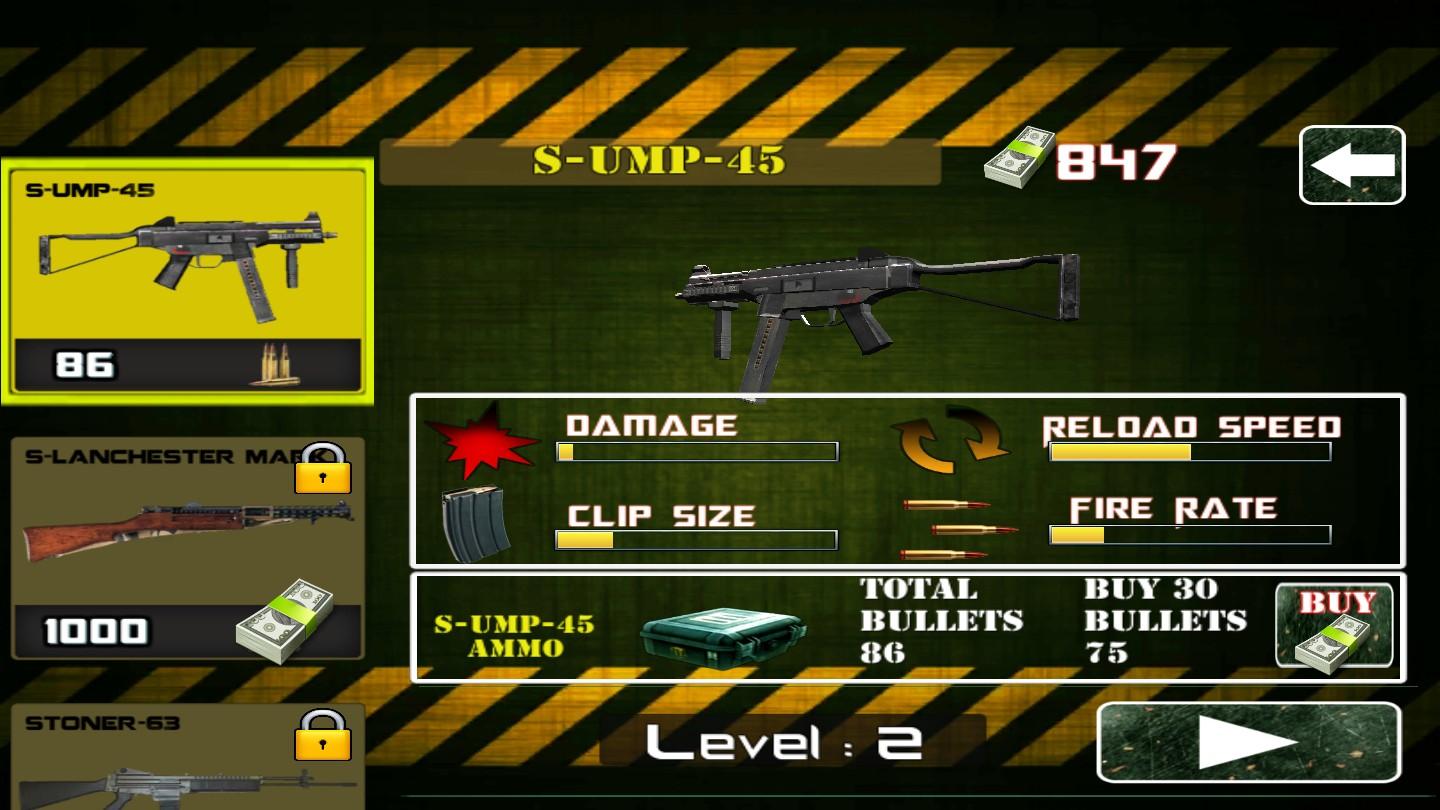Go back using the left arrow button
Image resolution: width=1440 pixels, height=810 pixels.
coord(1352,166)
